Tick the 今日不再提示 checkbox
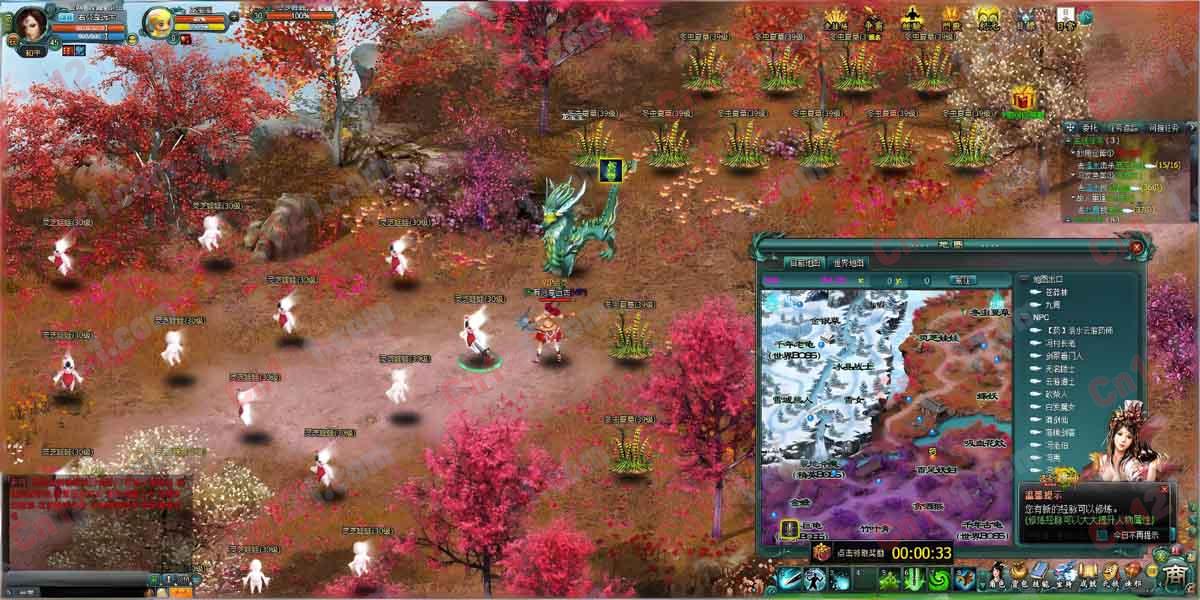1200x600 pixels. (x=1103, y=535)
